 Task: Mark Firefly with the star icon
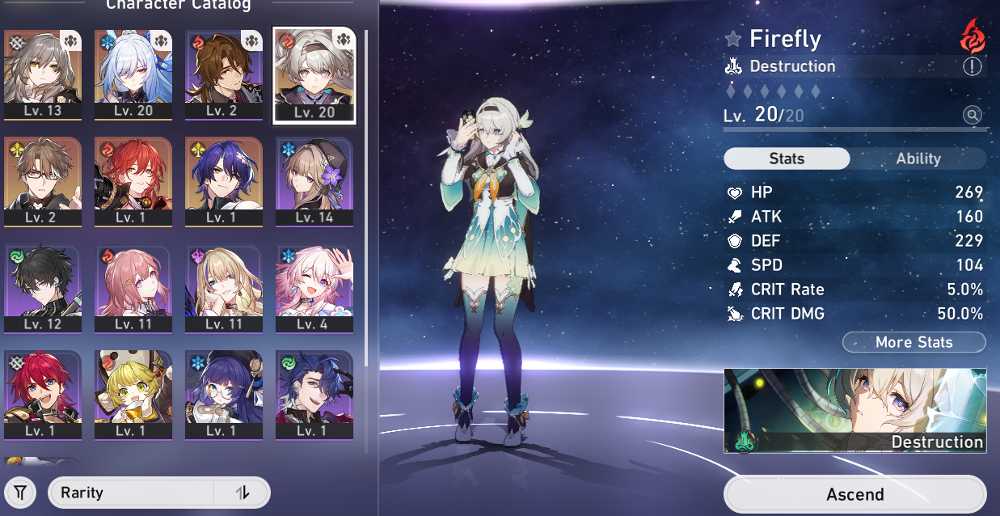click(733, 40)
